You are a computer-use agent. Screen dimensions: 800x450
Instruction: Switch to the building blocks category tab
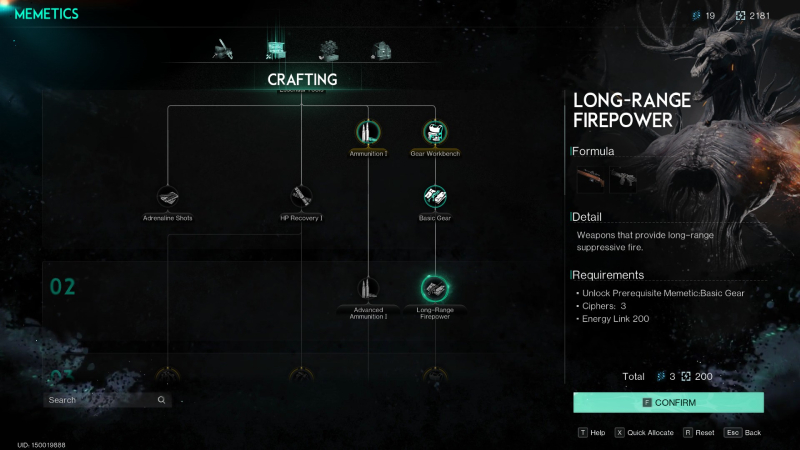(x=381, y=49)
